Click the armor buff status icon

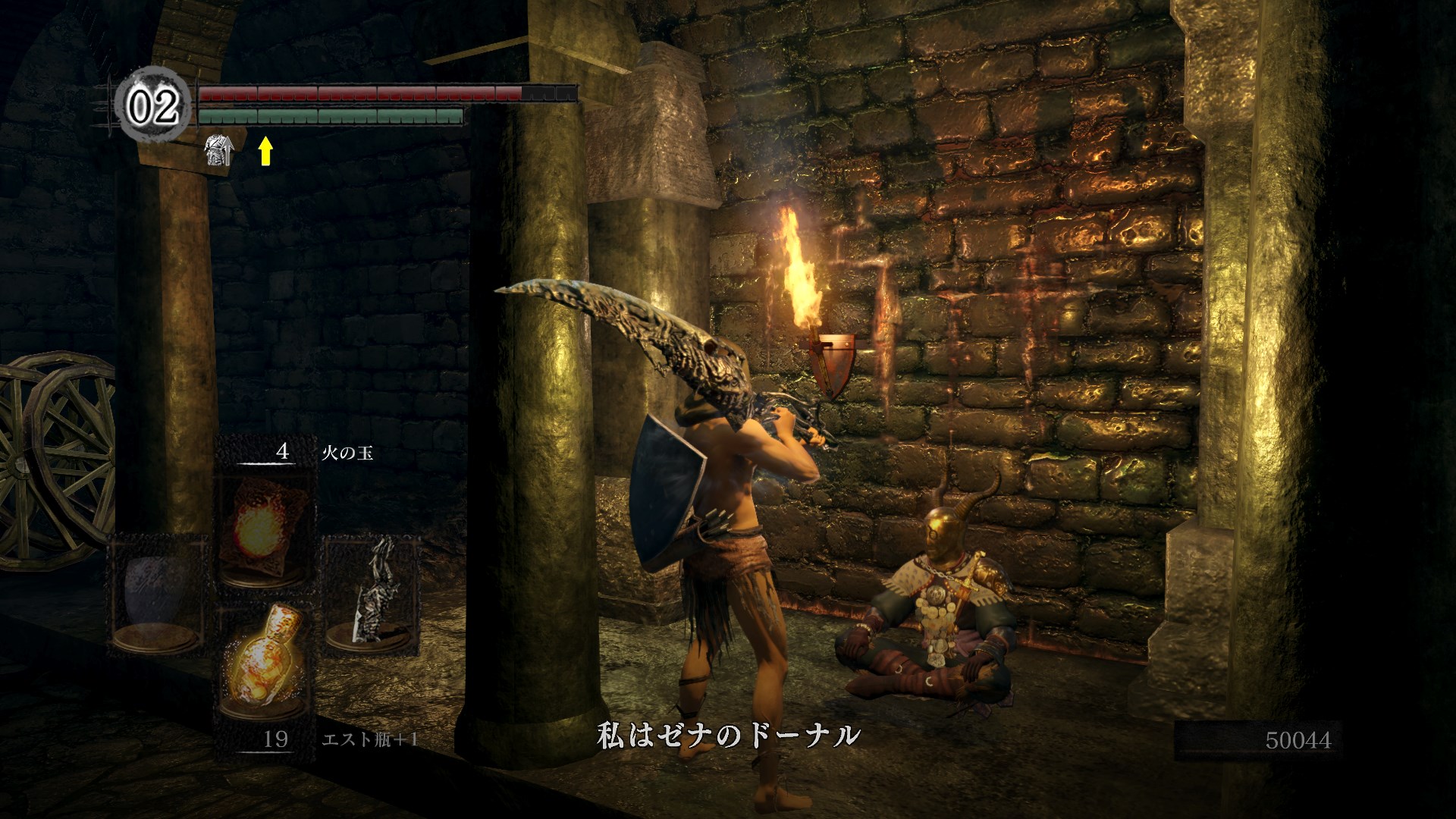point(219,150)
